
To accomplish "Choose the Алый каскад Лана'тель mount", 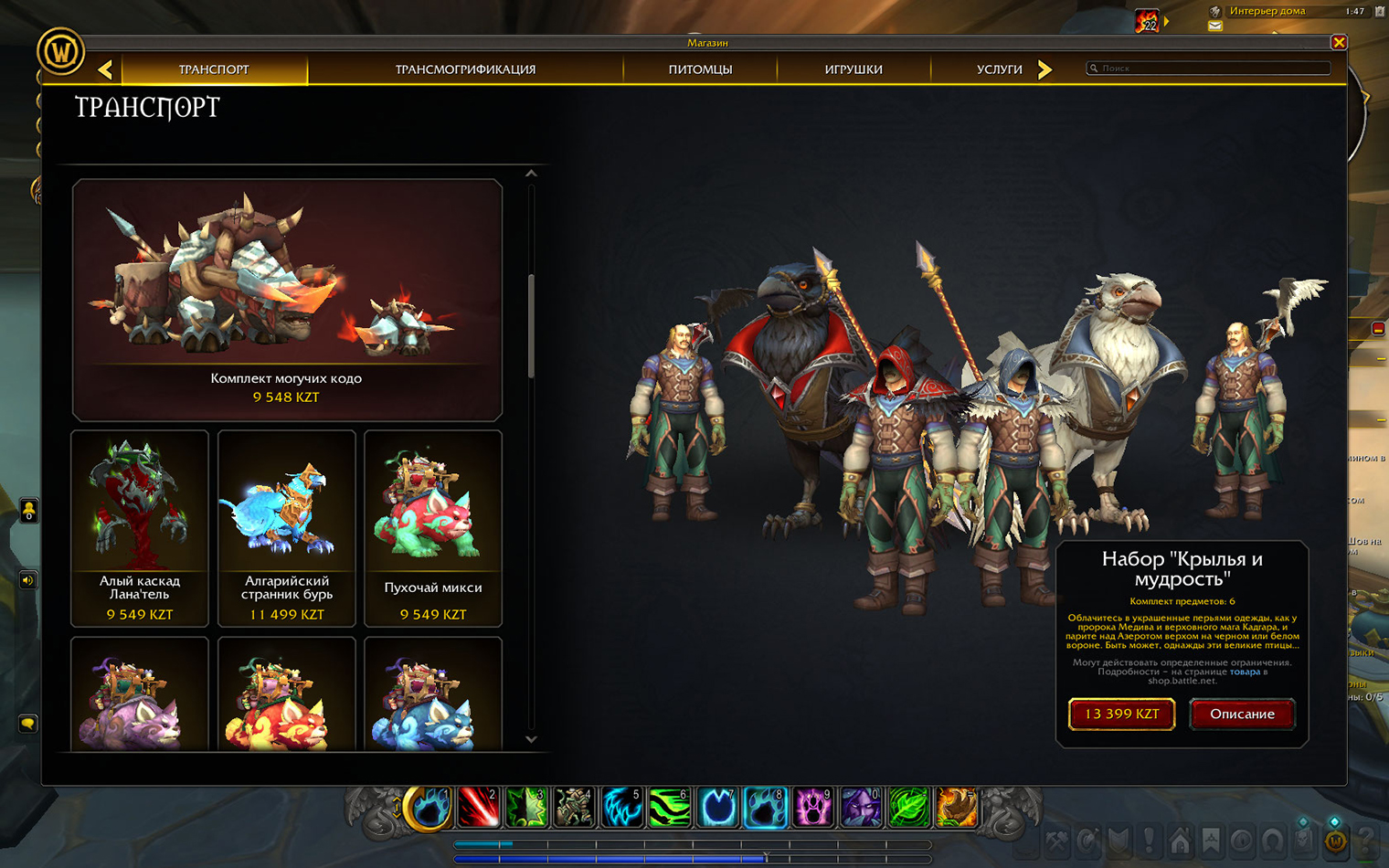I will 140,528.
